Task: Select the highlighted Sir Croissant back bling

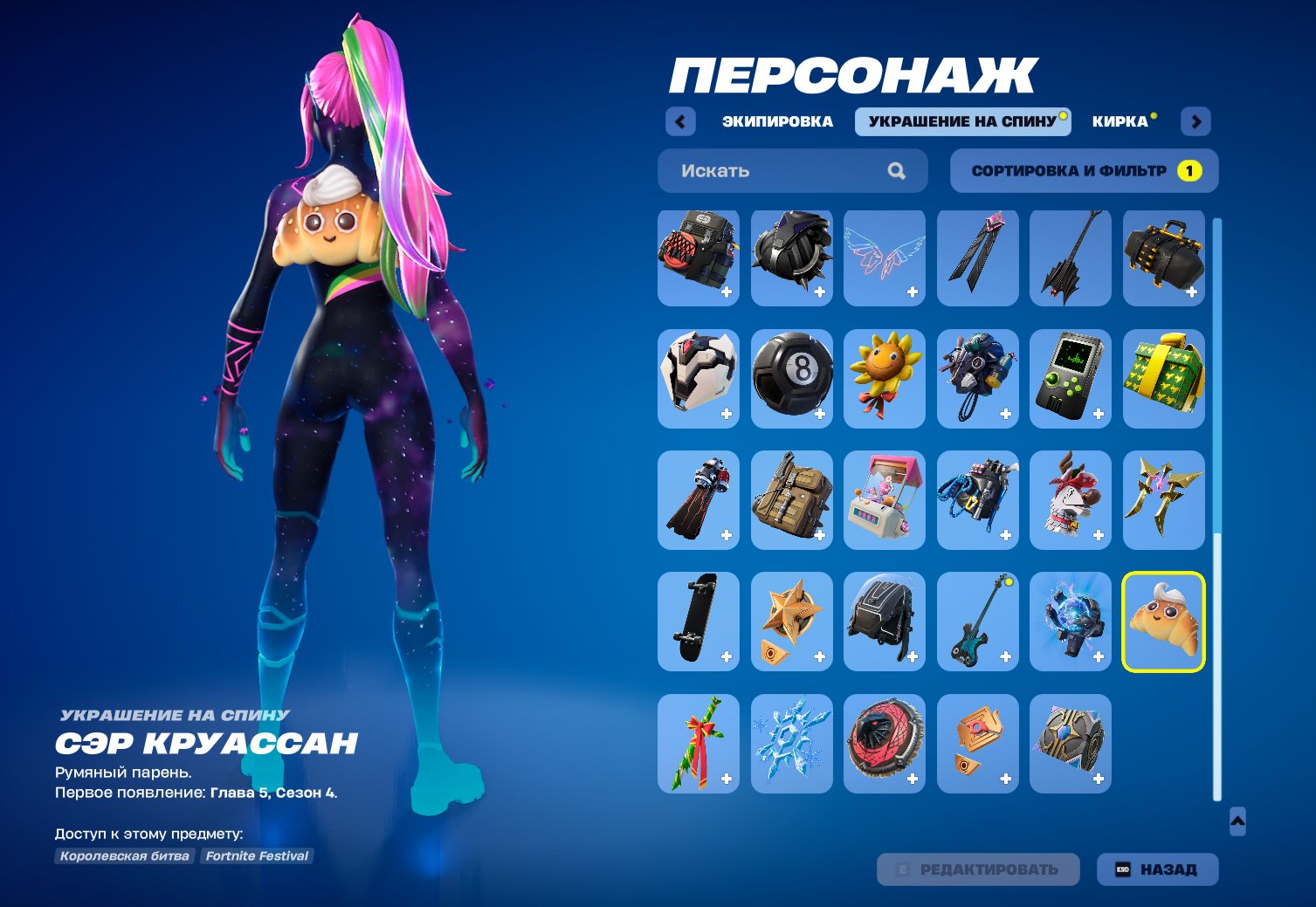Action: pyautogui.click(x=1164, y=621)
